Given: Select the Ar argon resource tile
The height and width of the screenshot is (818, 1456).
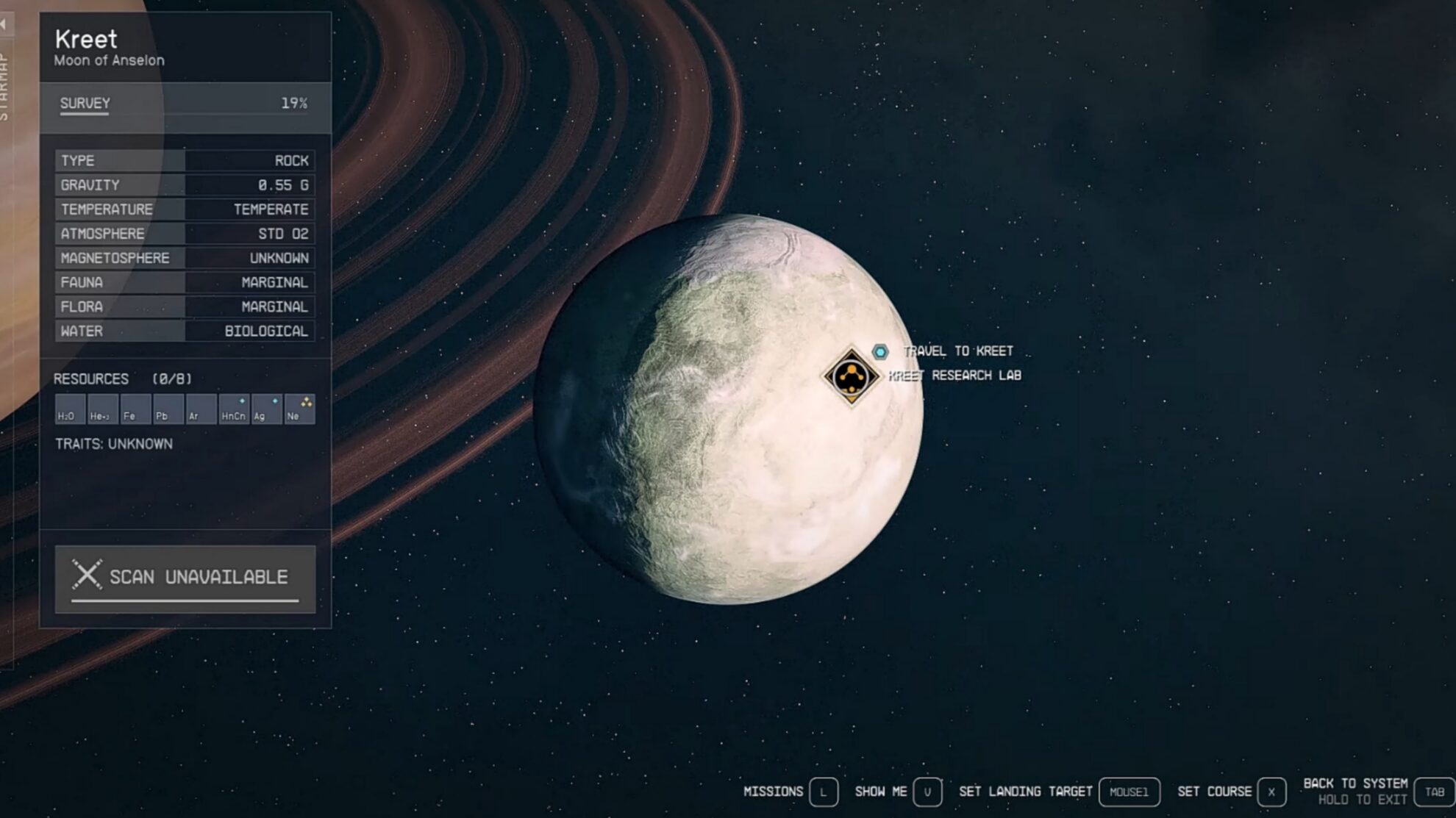Looking at the screenshot, I should point(201,409).
